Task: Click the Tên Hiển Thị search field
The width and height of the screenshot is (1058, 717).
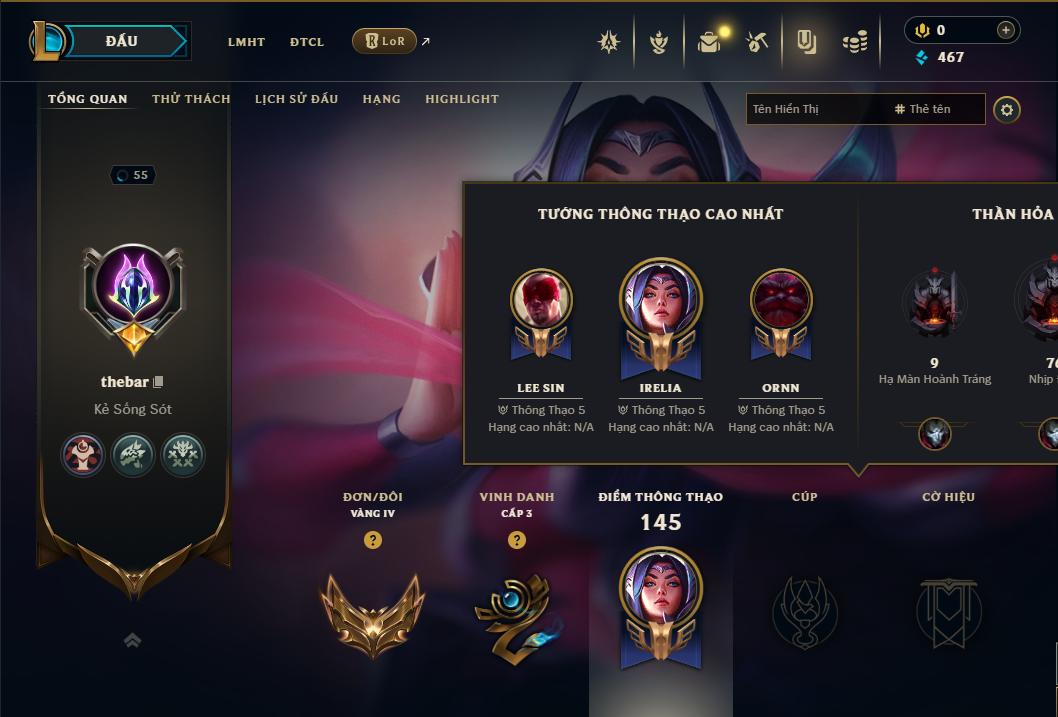Action: (x=817, y=109)
